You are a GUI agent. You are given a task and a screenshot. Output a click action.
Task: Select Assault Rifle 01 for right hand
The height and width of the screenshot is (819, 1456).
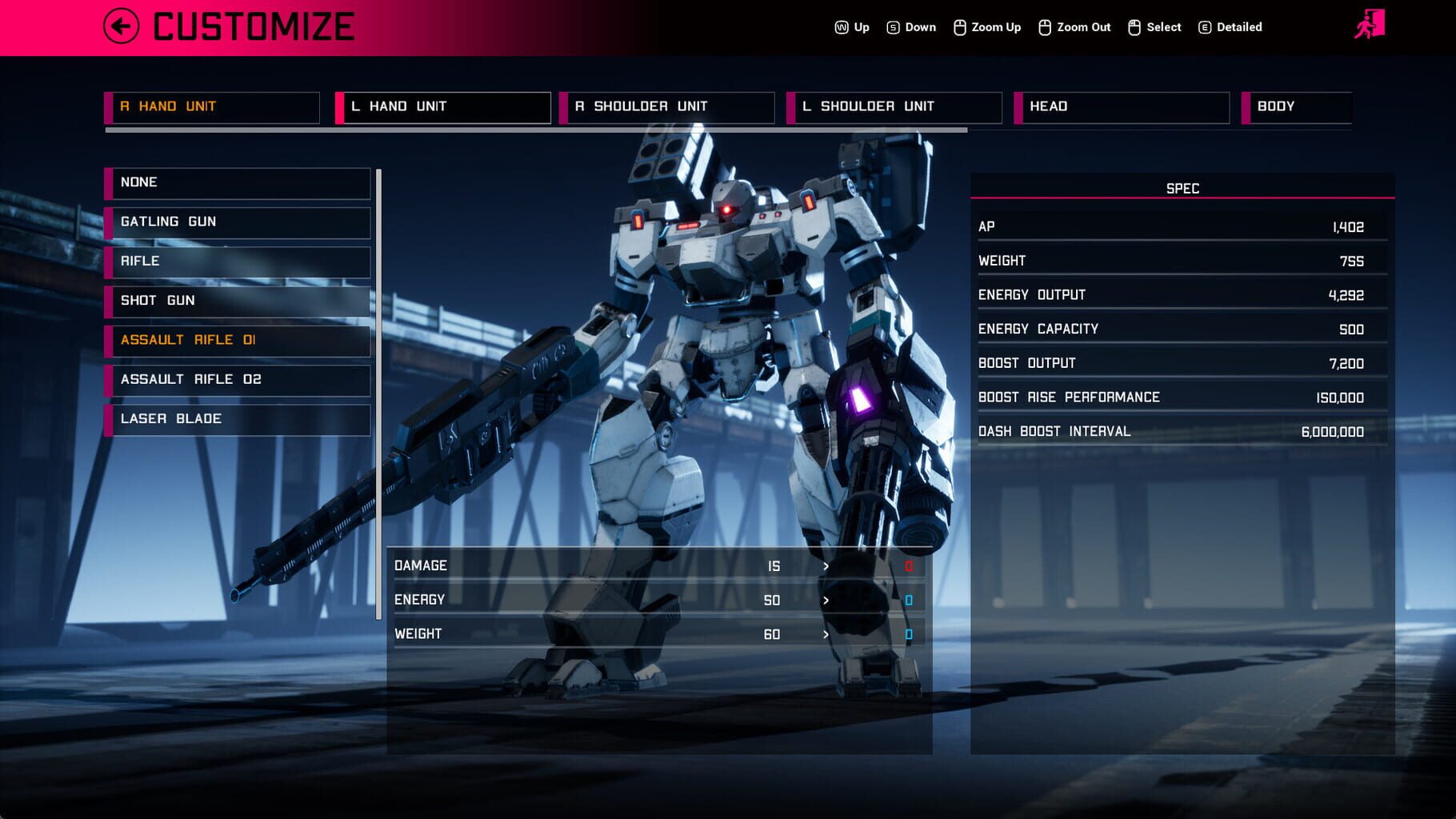coord(238,340)
